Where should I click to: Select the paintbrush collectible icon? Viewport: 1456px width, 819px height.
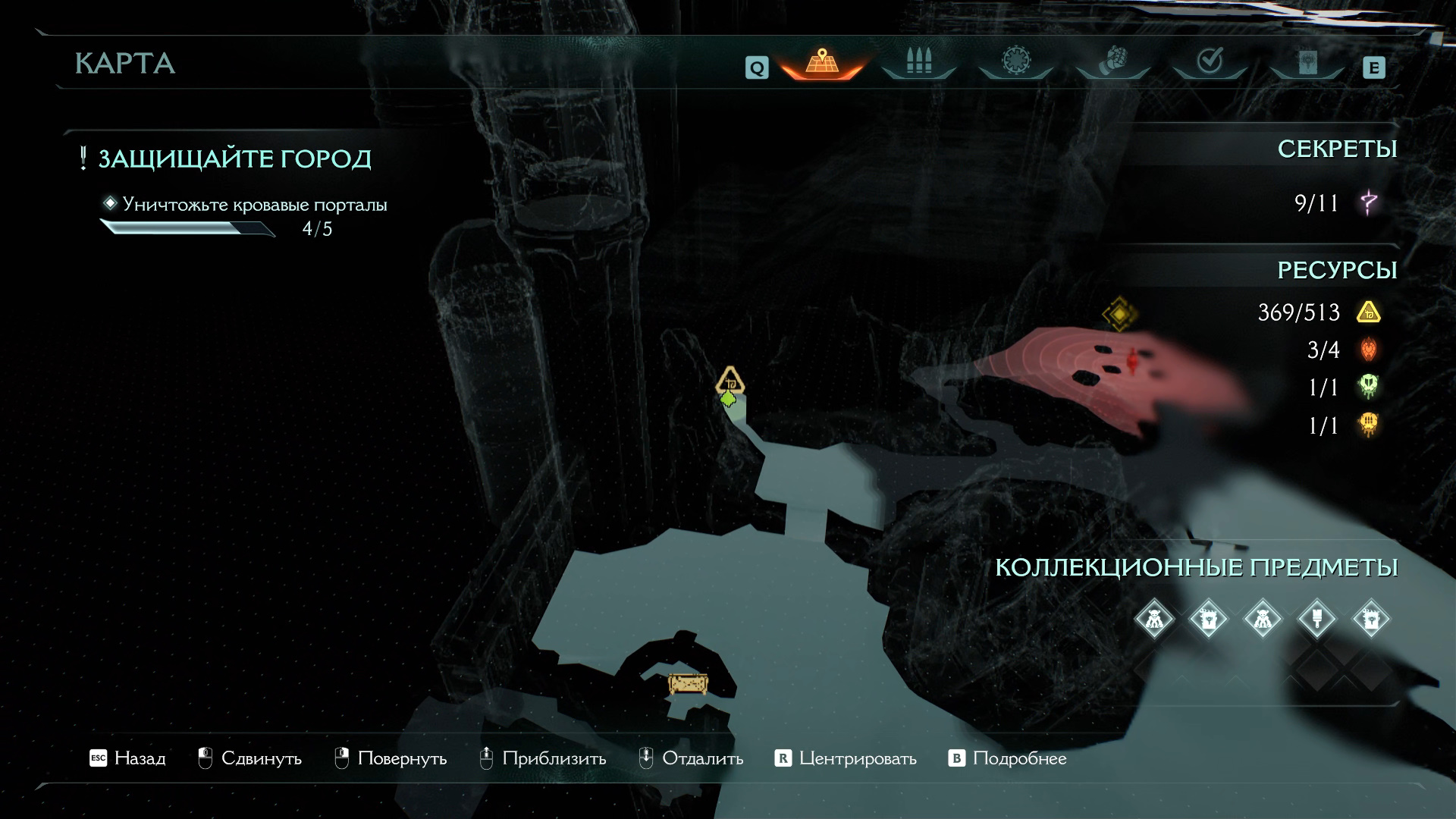[x=1317, y=619]
